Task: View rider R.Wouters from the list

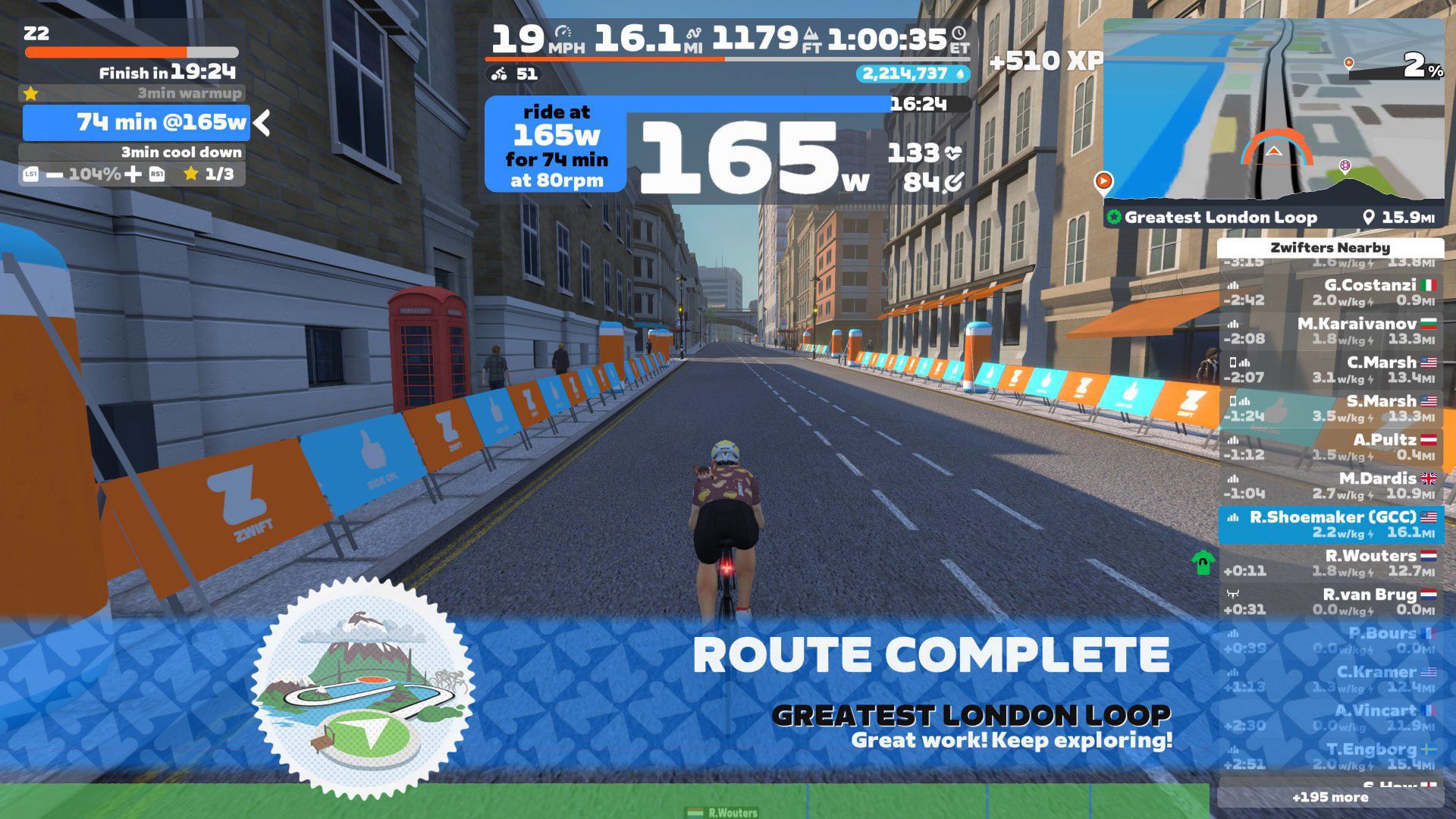Action: click(1330, 563)
